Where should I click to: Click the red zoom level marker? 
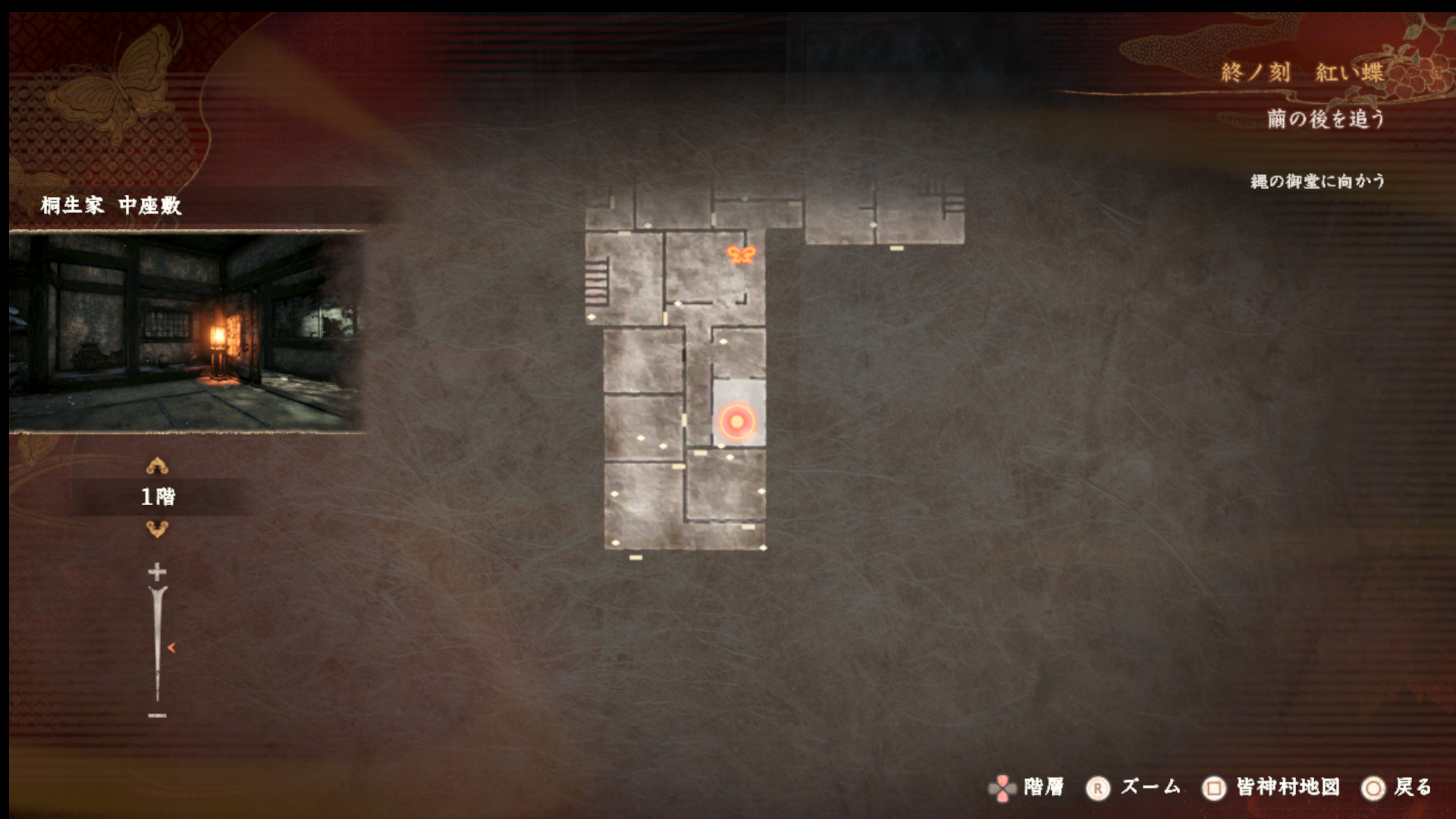[x=171, y=648]
